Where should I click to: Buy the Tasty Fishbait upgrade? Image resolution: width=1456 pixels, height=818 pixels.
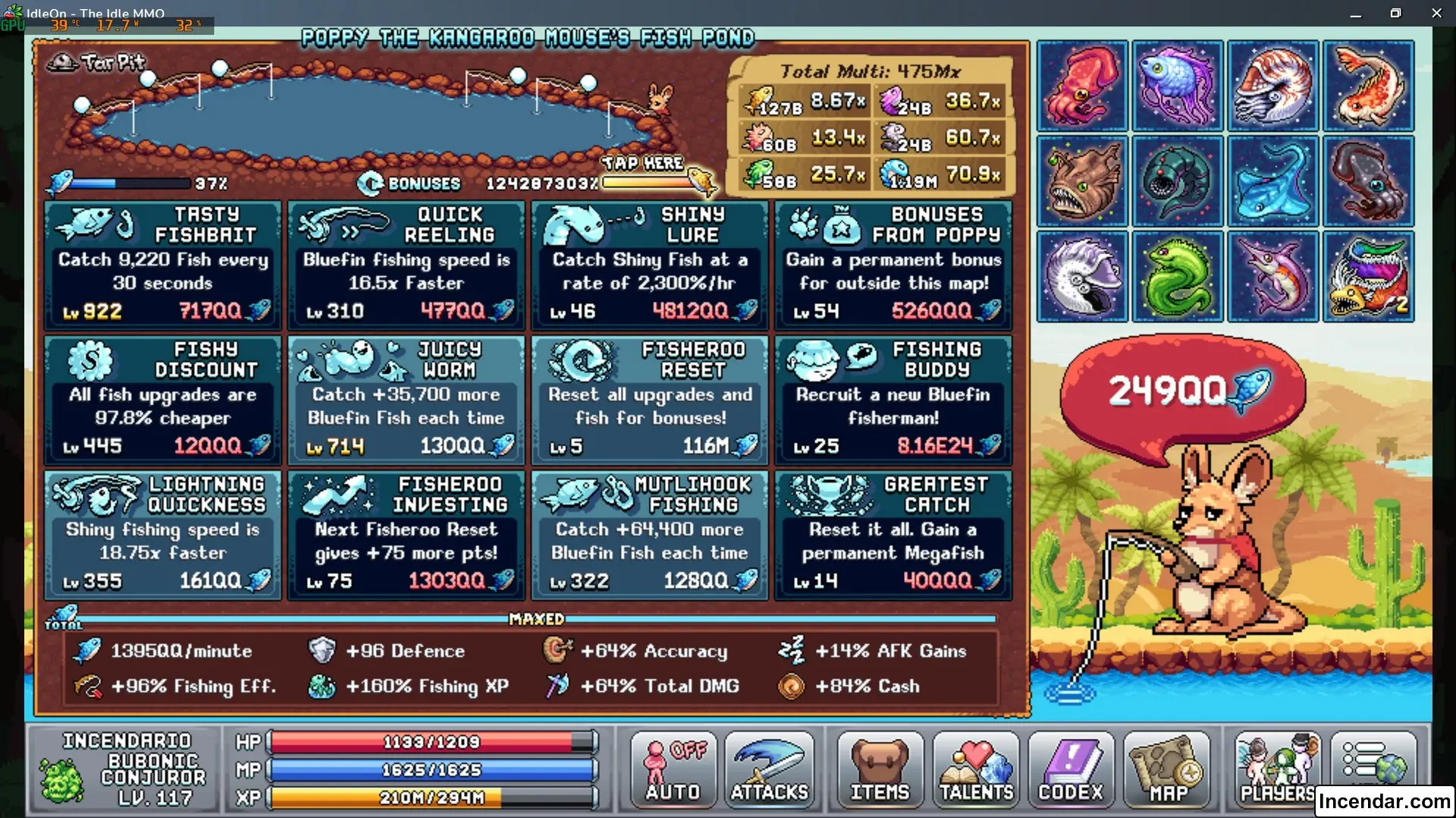tap(162, 263)
